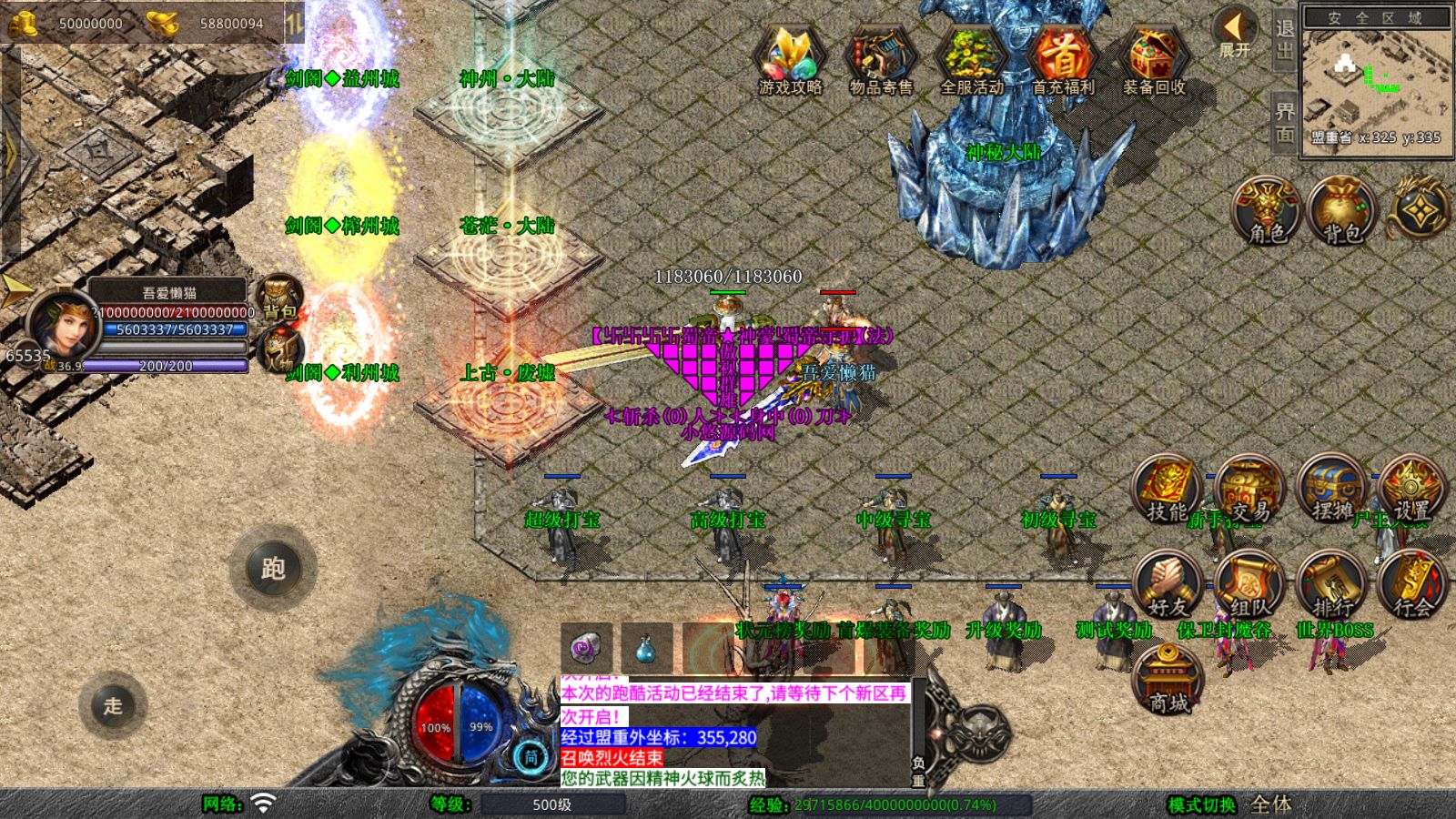
Task: Open the 摆摊 stall menu
Action: (x=1331, y=491)
